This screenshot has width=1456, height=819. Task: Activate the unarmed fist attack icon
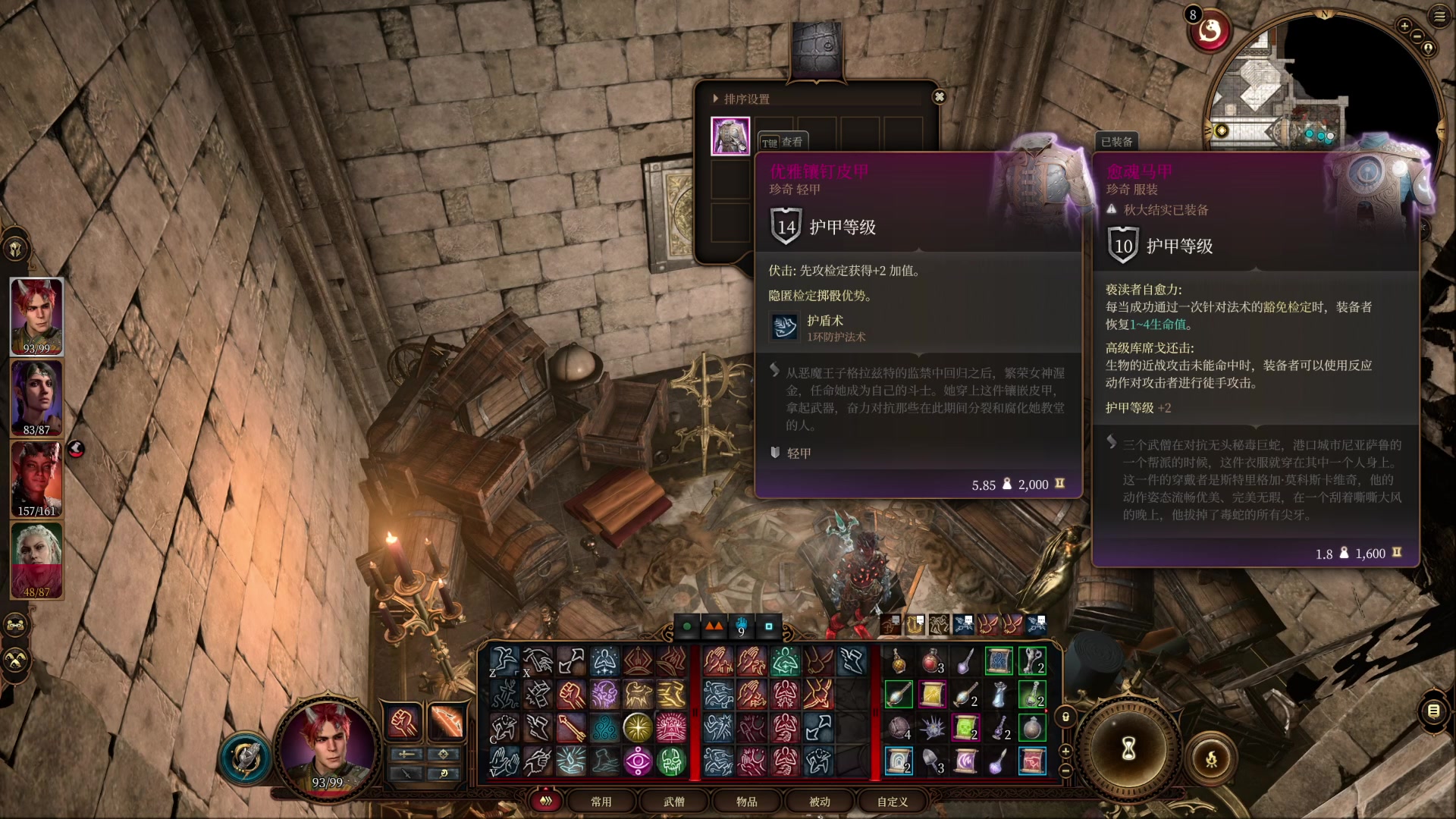[403, 720]
